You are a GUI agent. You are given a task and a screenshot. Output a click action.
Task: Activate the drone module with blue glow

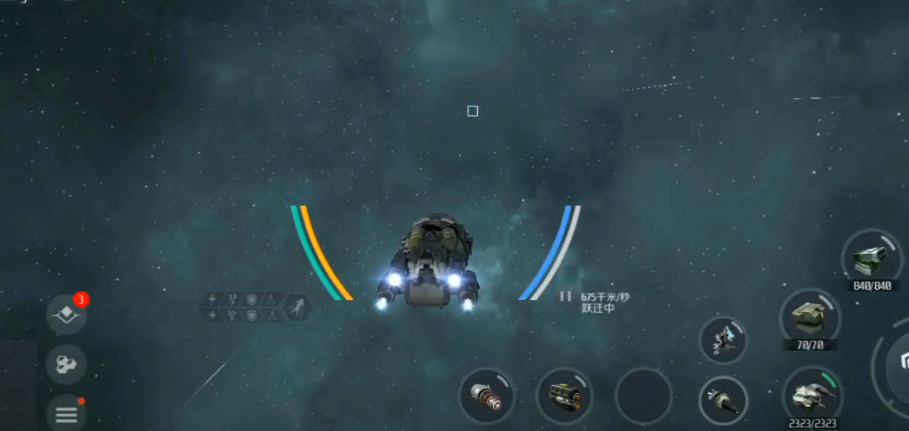point(723,340)
